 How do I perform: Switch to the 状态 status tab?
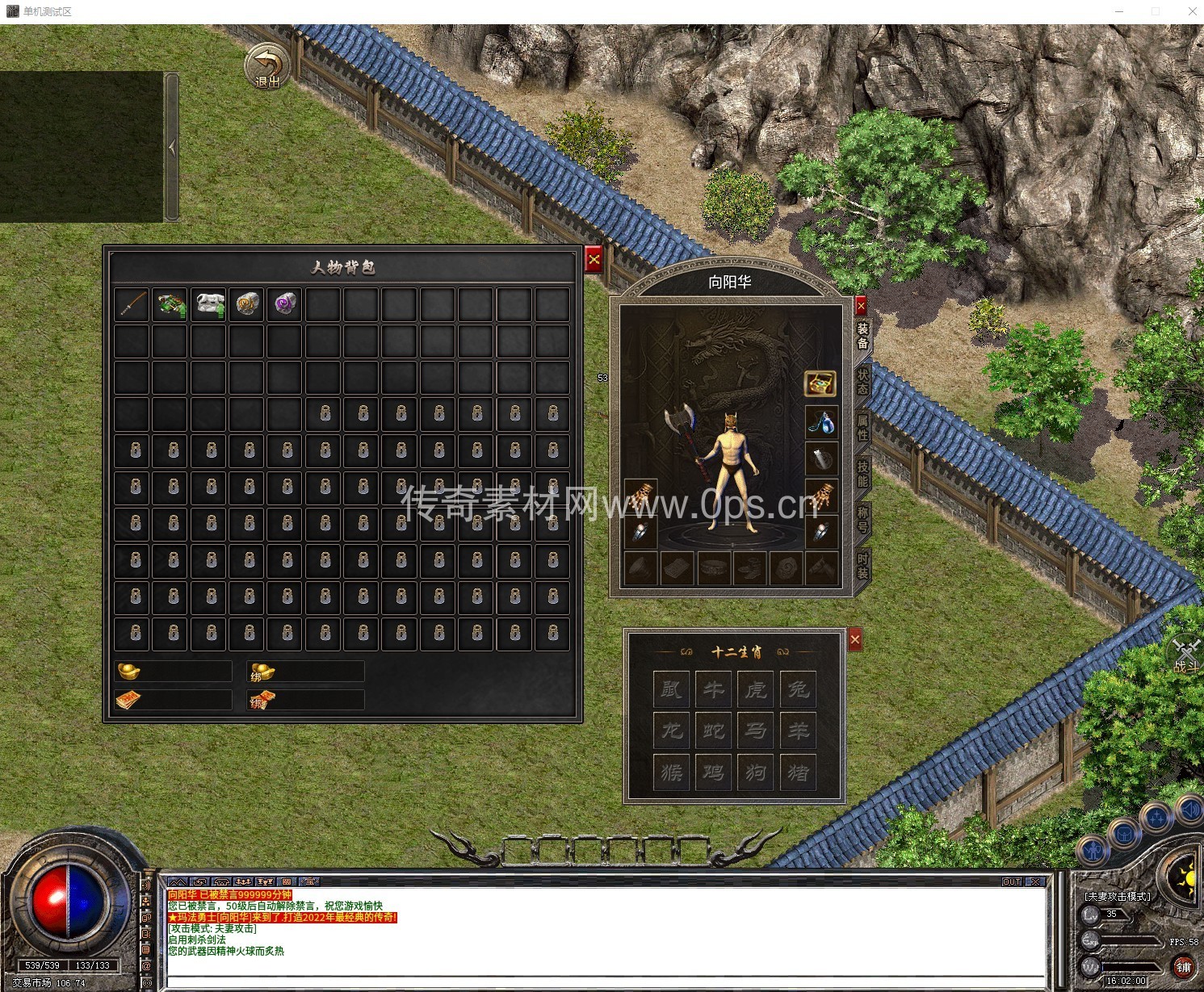tap(862, 380)
